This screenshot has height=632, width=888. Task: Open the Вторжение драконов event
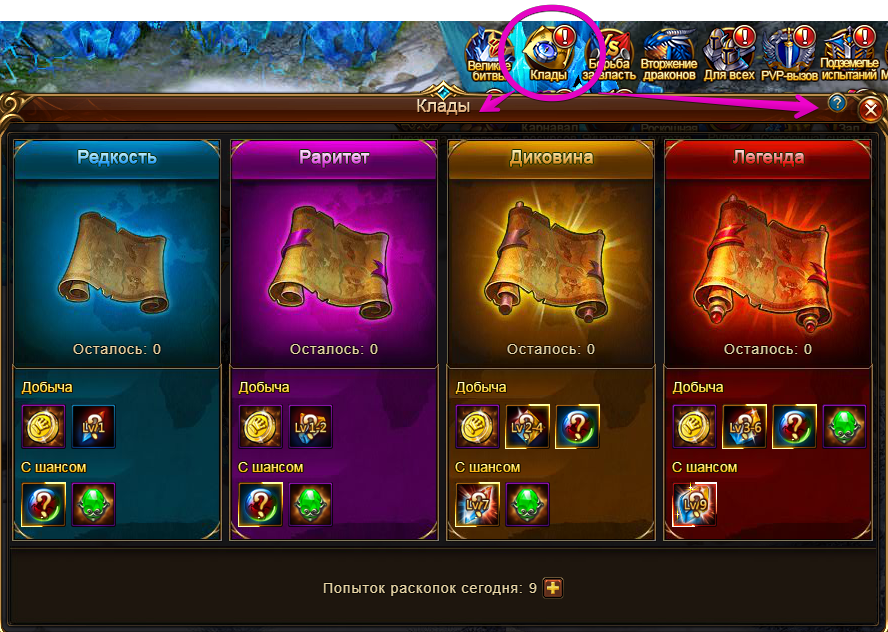(x=668, y=55)
